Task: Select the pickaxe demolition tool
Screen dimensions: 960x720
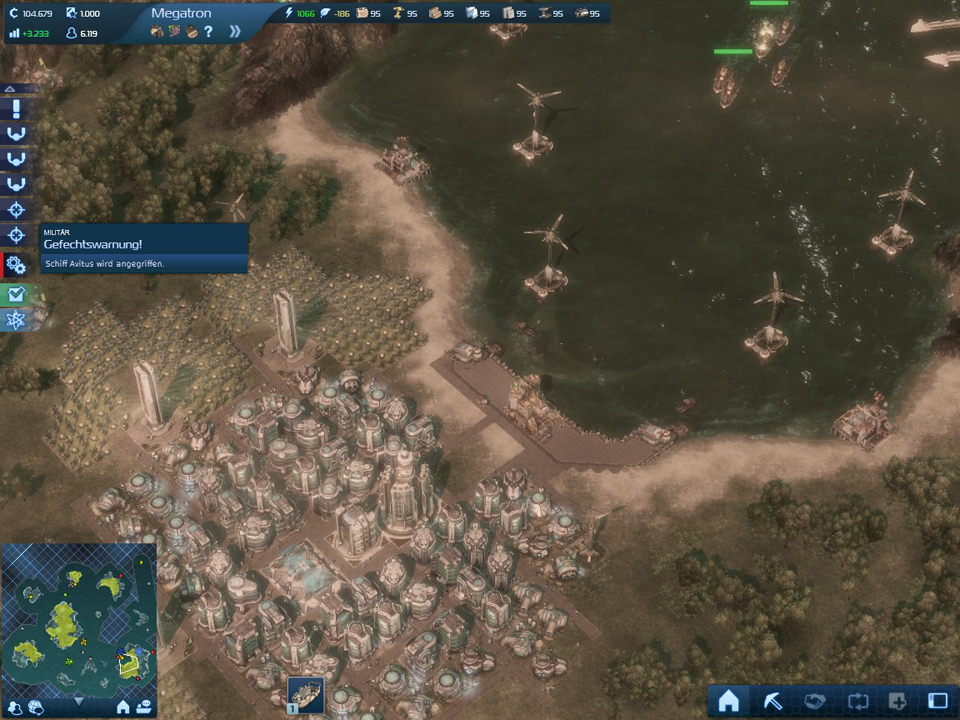Action: pos(771,701)
